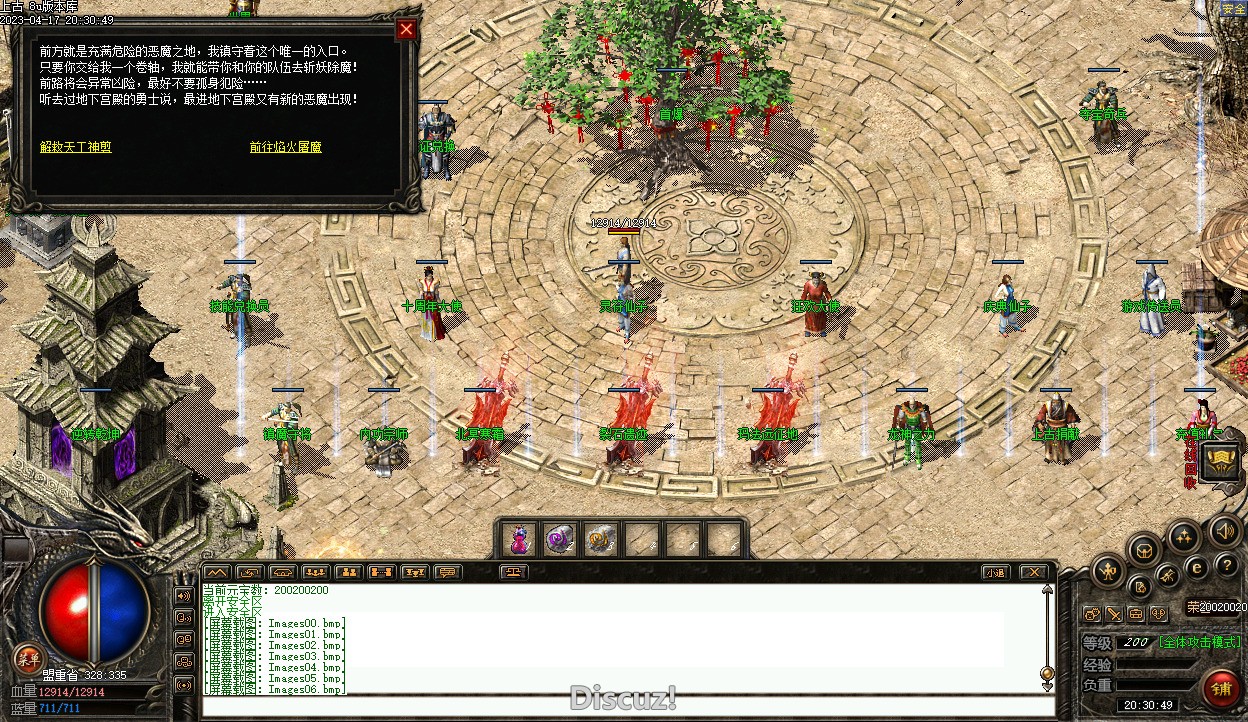1248x722 pixels.
Task: Use the purple swirl scroll in the hotbar
Action: click(x=559, y=540)
